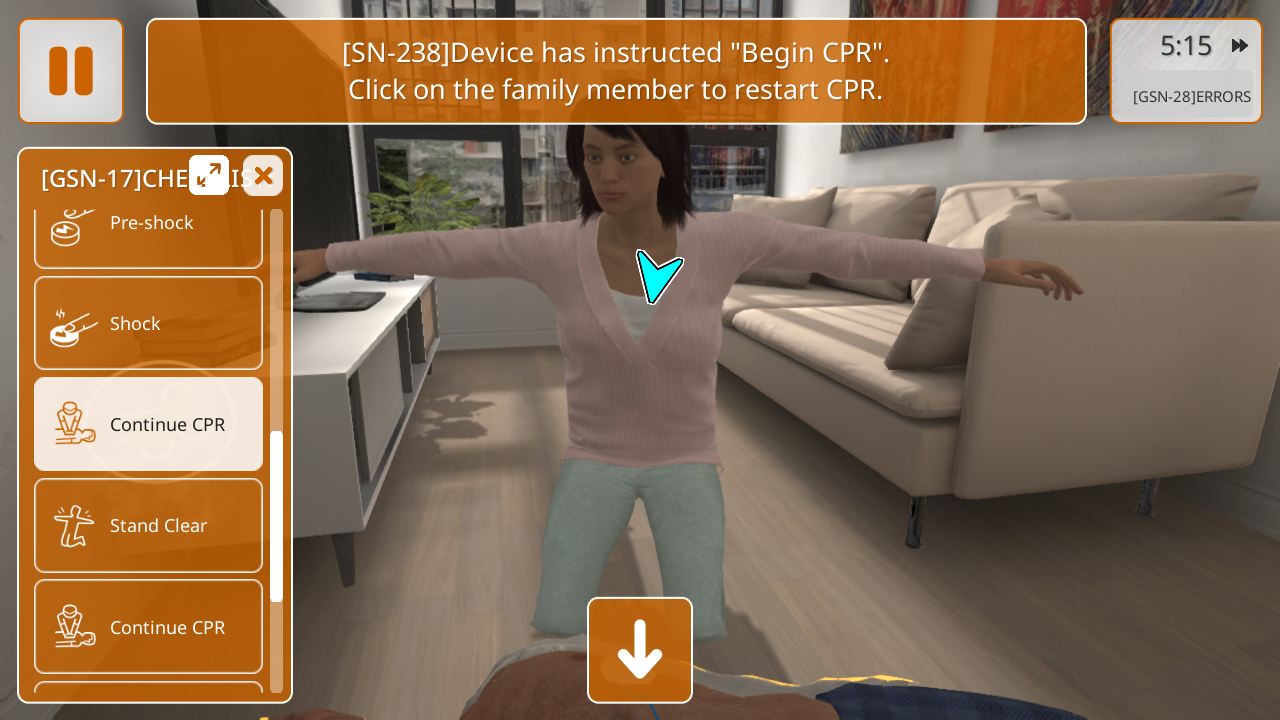Image resolution: width=1280 pixels, height=720 pixels.
Task: Choose the Shock checklist step
Action: tap(149, 323)
